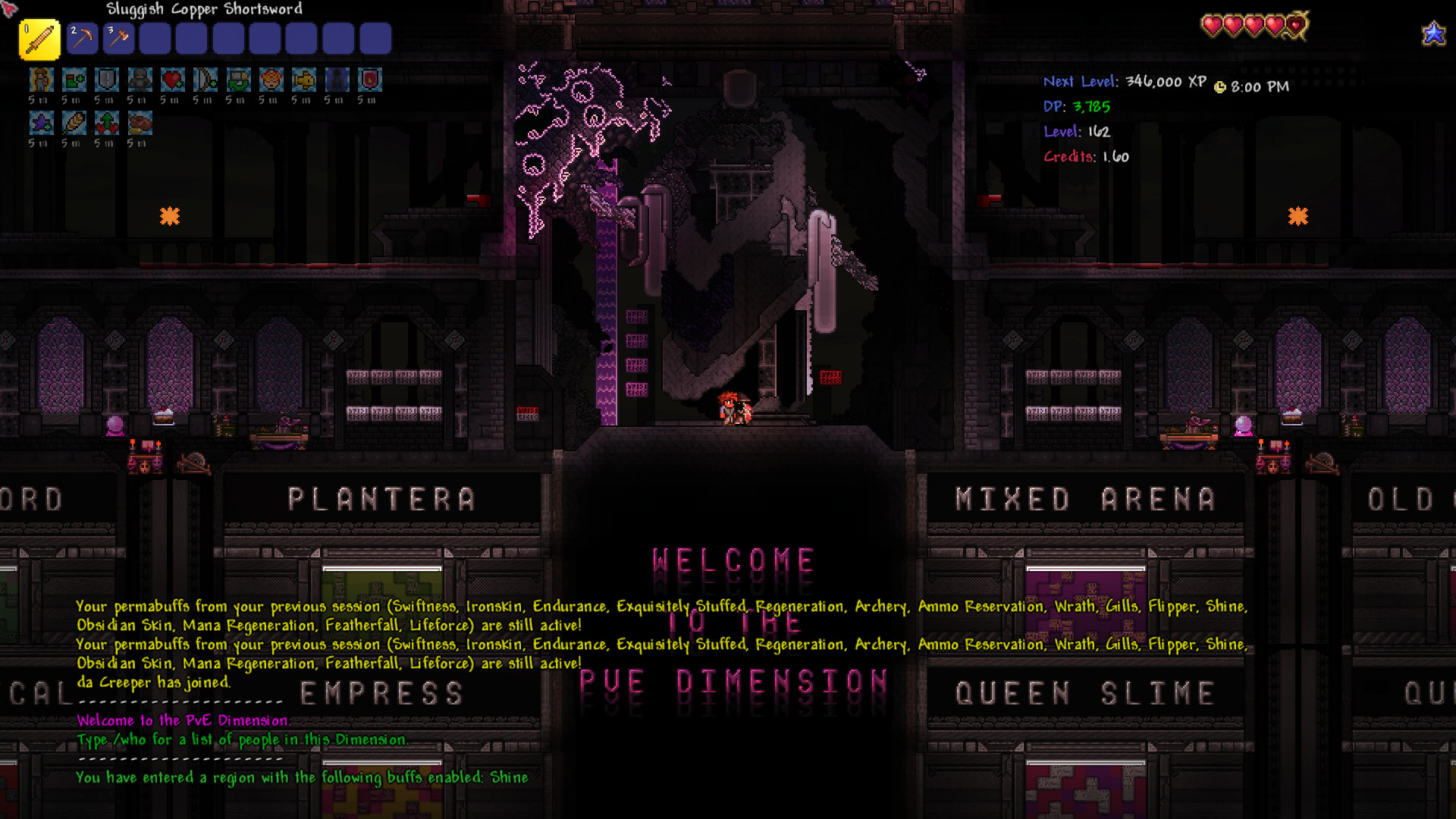The height and width of the screenshot is (819, 1456).
Task: Click the Wrath angry face buff icon
Action: point(271,80)
